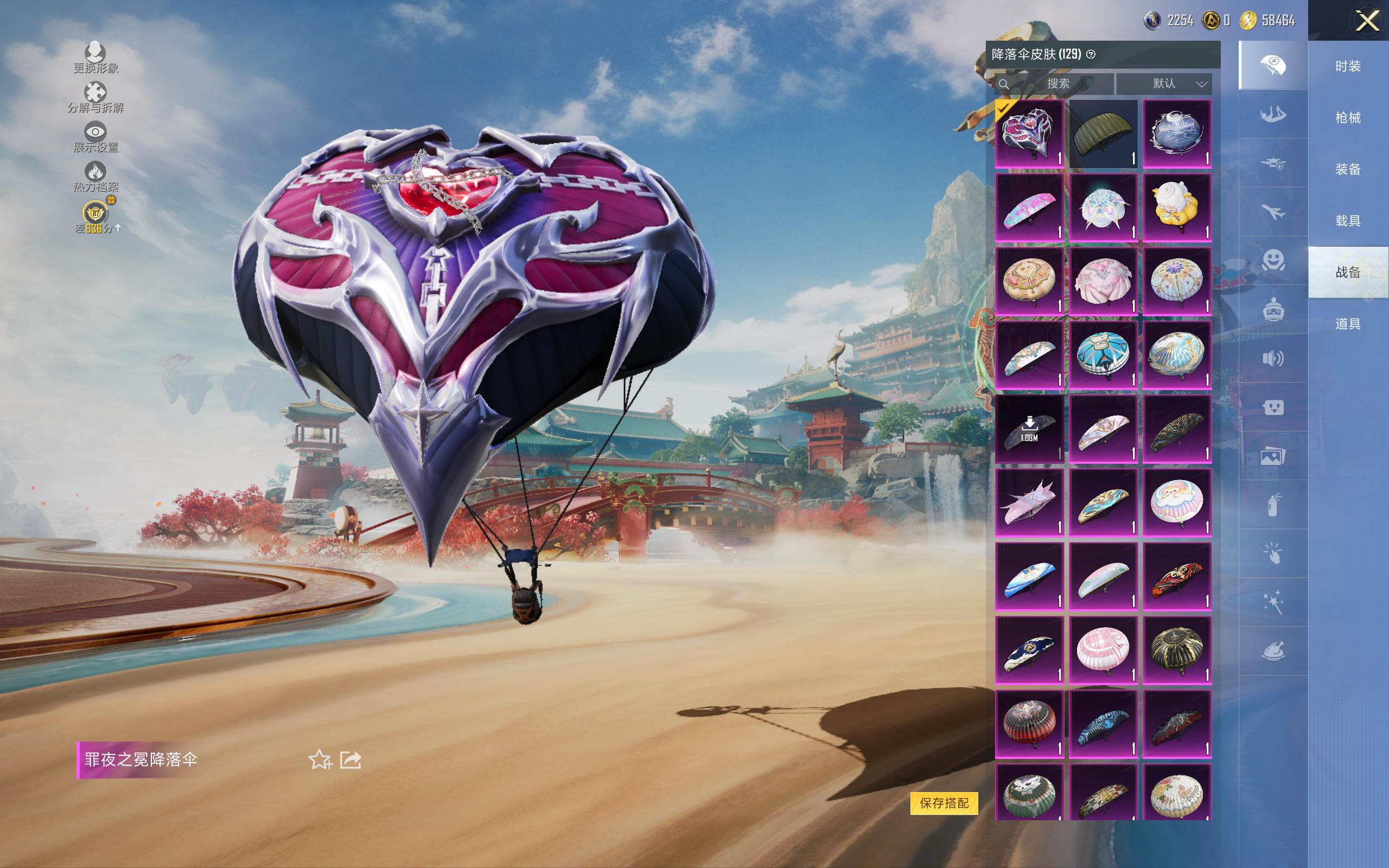The width and height of the screenshot is (1389, 868).
Task: Choose the yellow chick parachute skin
Action: (1177, 207)
